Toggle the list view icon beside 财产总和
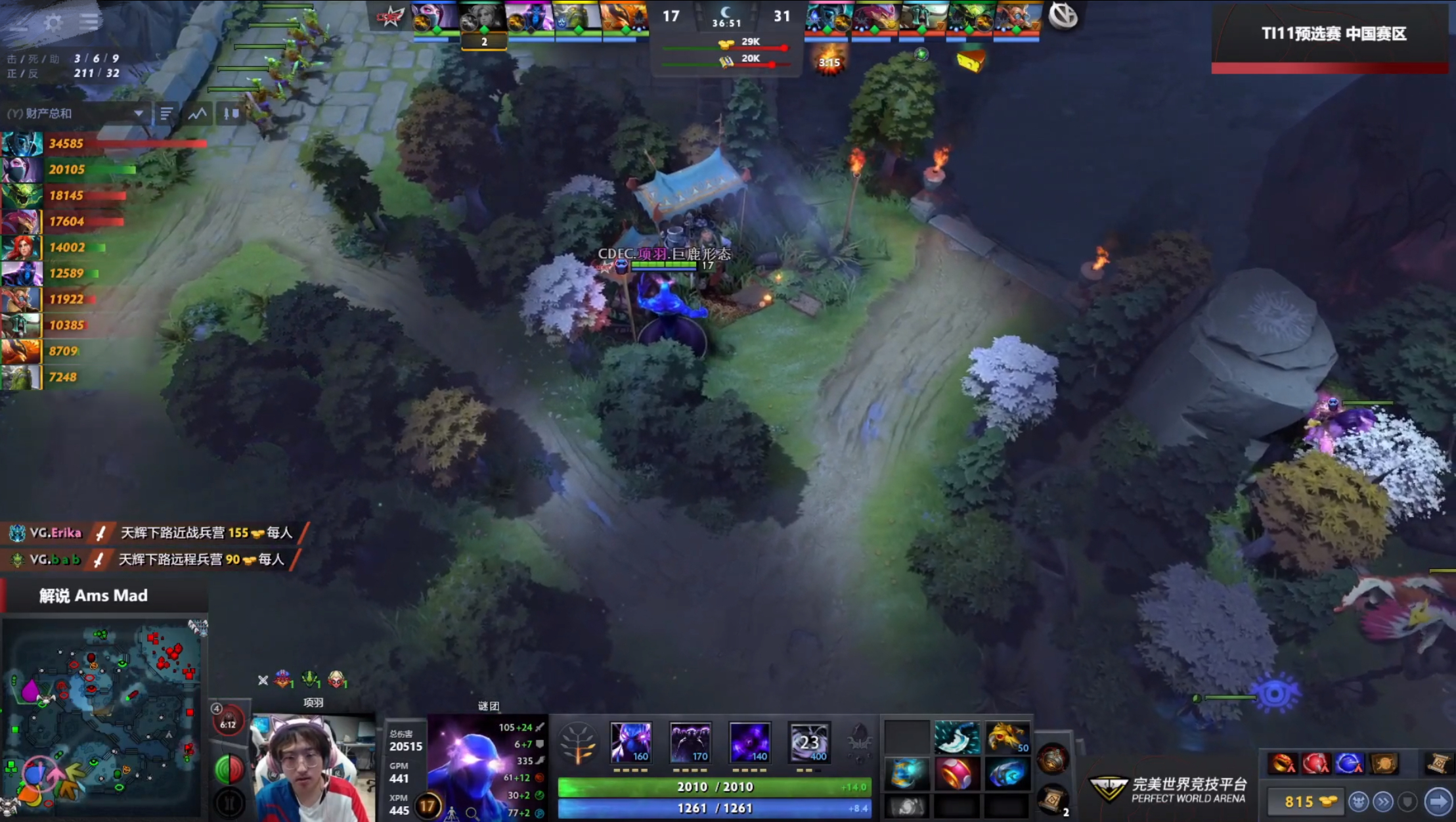Image resolution: width=1456 pixels, height=822 pixels. [x=167, y=114]
